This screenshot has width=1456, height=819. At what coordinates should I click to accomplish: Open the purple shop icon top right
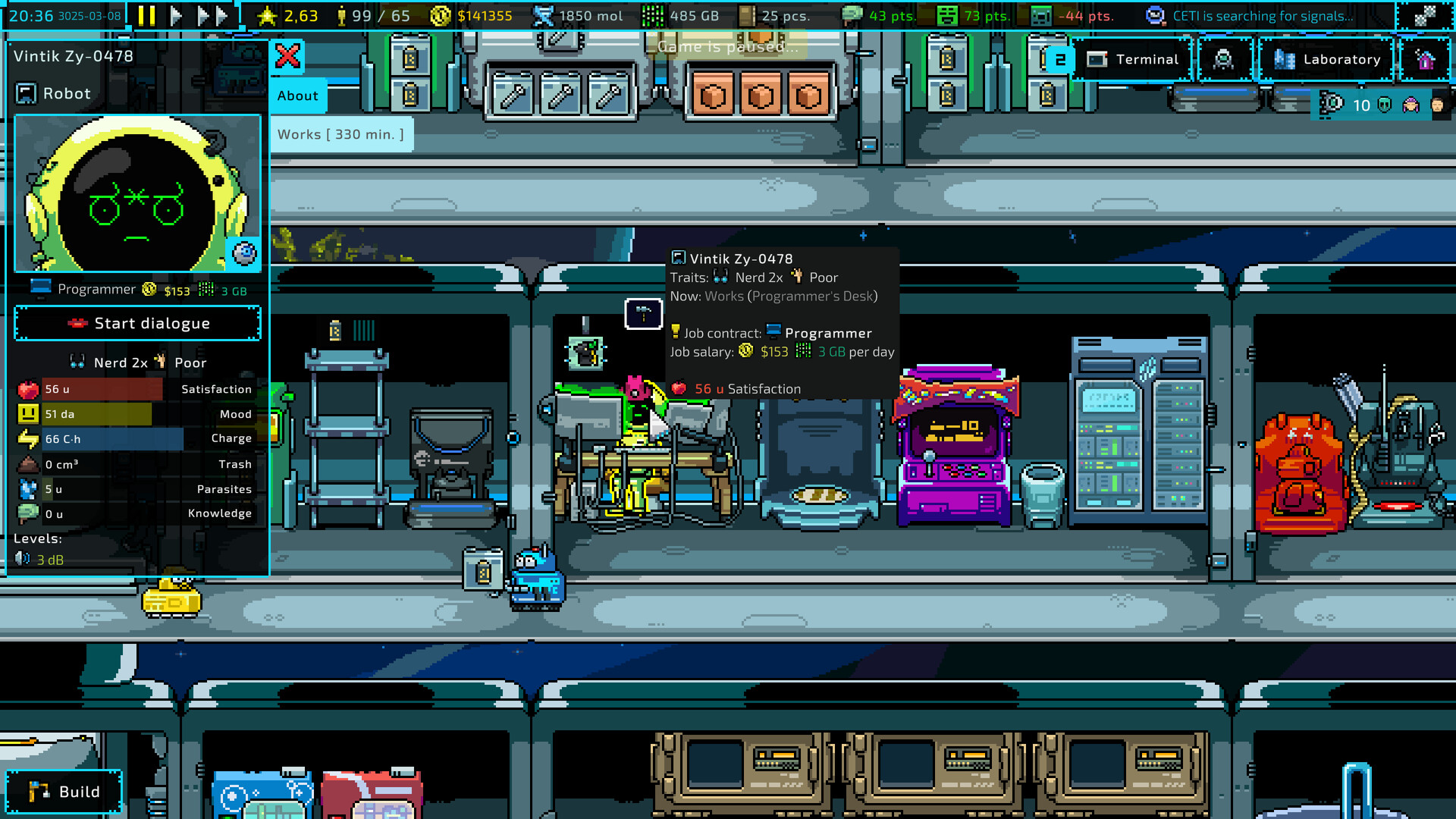pos(1426,59)
